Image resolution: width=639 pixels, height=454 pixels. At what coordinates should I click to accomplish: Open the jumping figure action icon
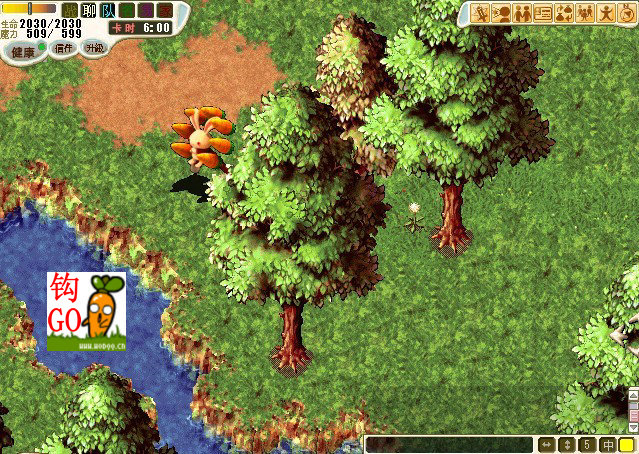click(x=606, y=13)
